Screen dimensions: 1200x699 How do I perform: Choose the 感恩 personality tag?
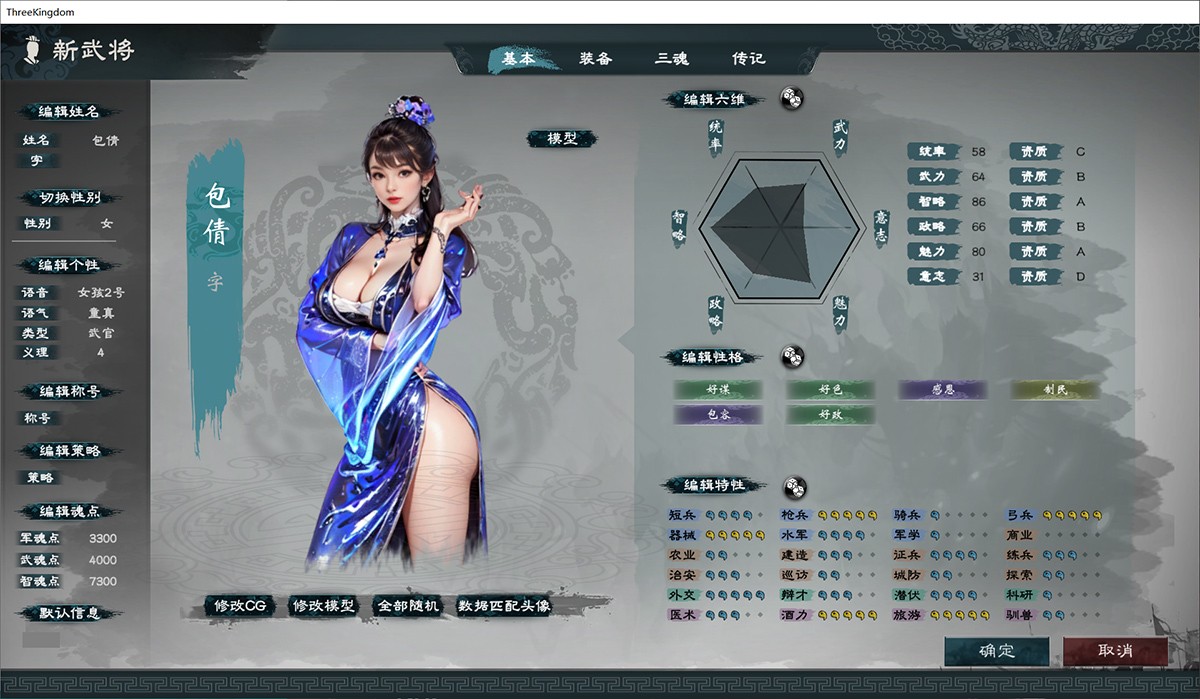point(943,389)
